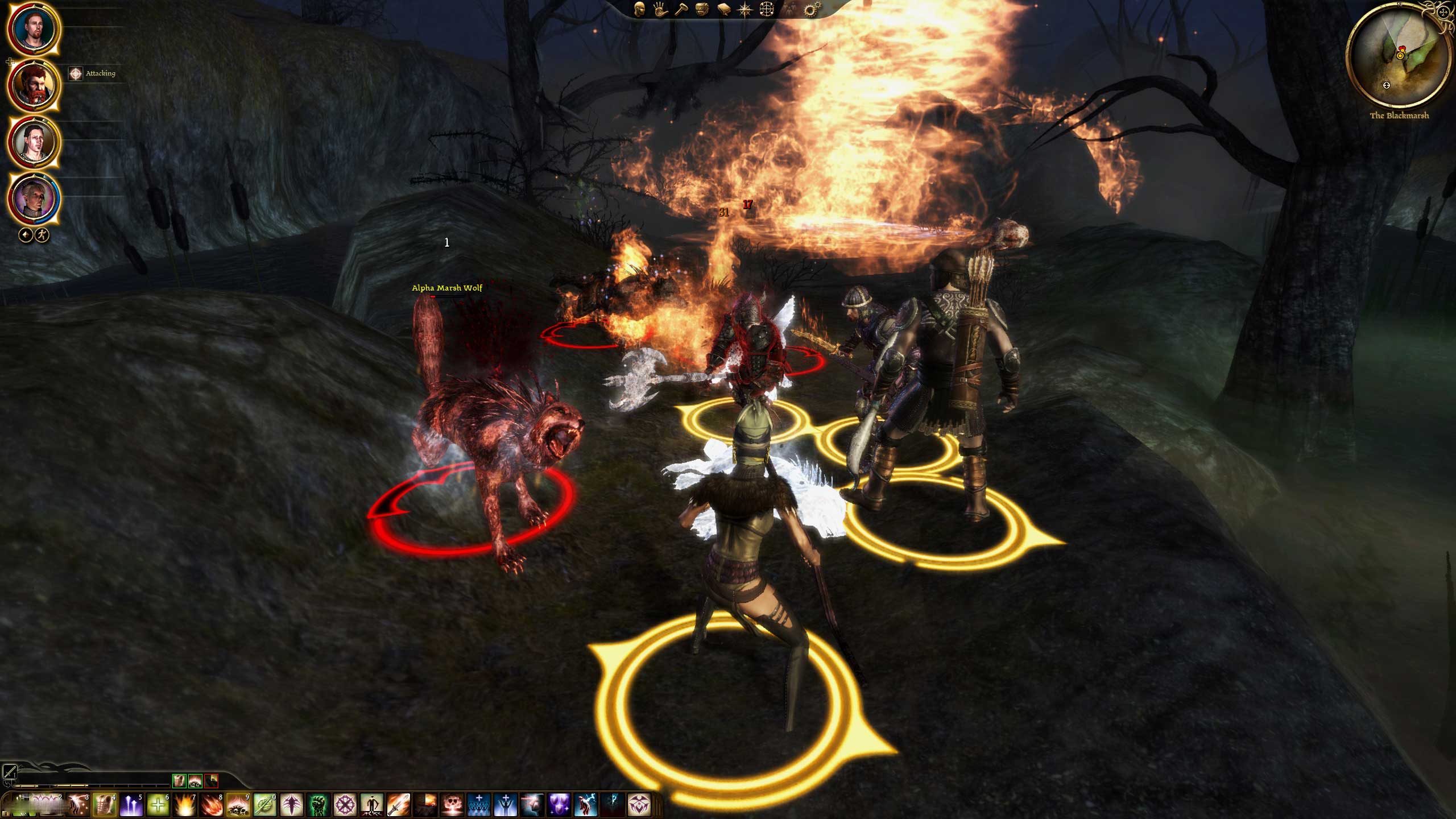
Task: Open the world map compass star icon
Action: (x=744, y=10)
